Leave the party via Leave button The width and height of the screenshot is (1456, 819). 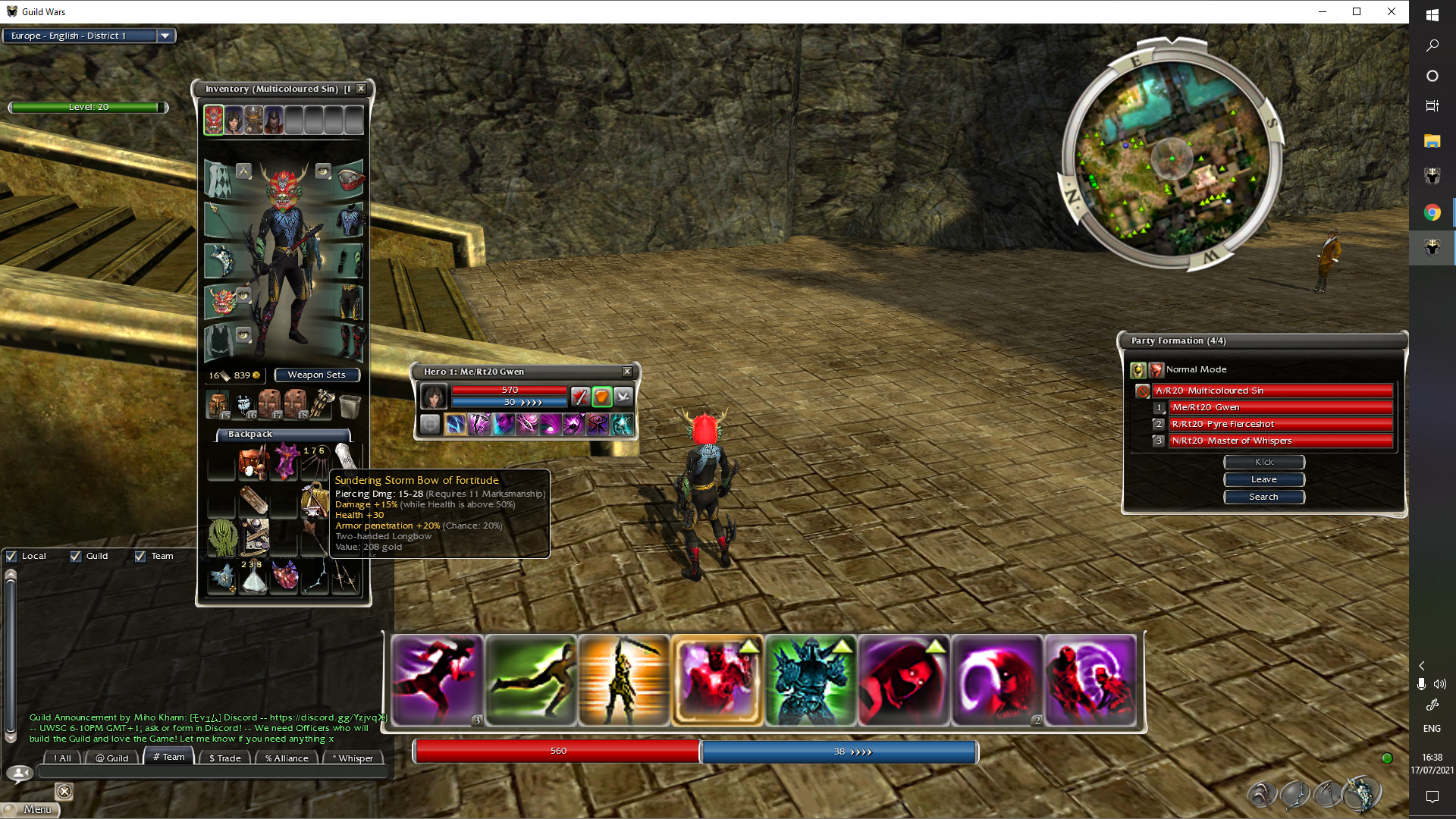tap(1263, 479)
